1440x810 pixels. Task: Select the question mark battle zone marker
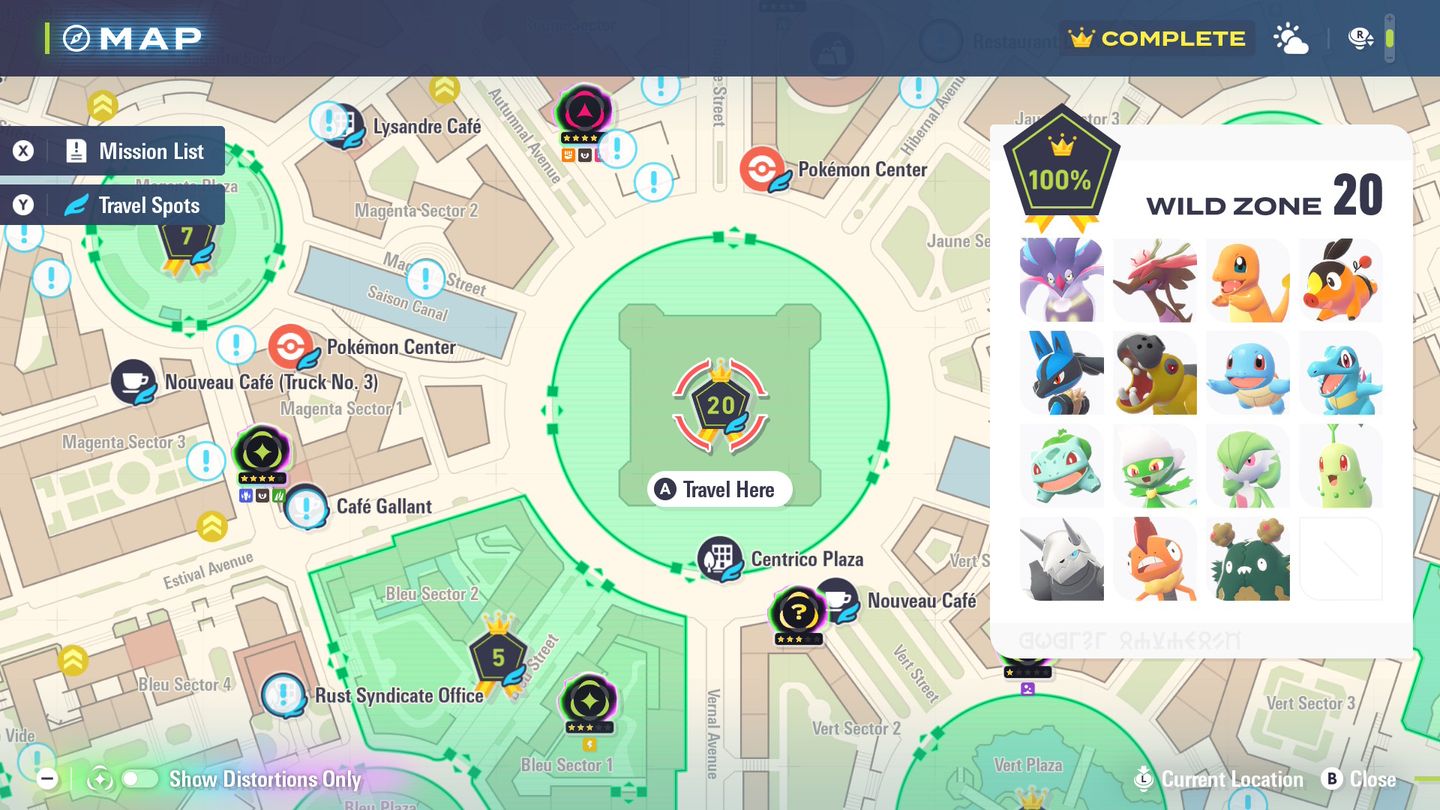tap(797, 611)
